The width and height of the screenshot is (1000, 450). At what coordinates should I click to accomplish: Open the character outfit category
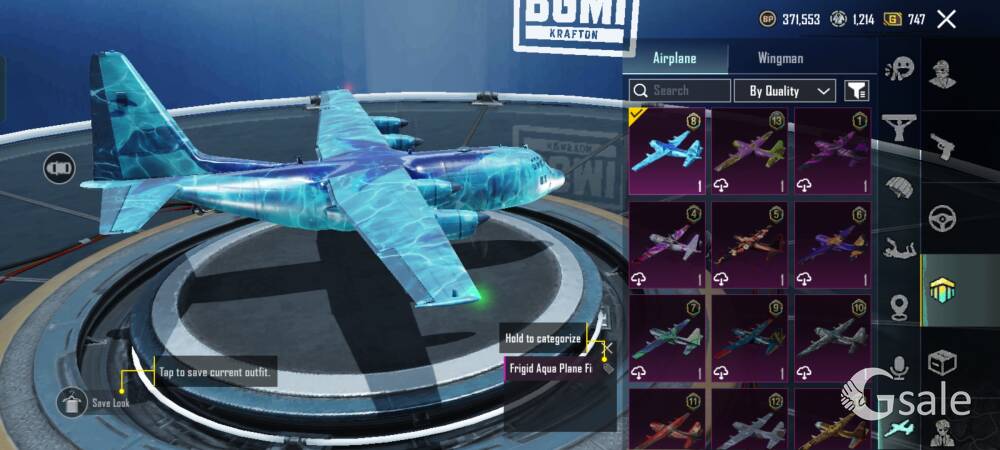[x=943, y=74]
